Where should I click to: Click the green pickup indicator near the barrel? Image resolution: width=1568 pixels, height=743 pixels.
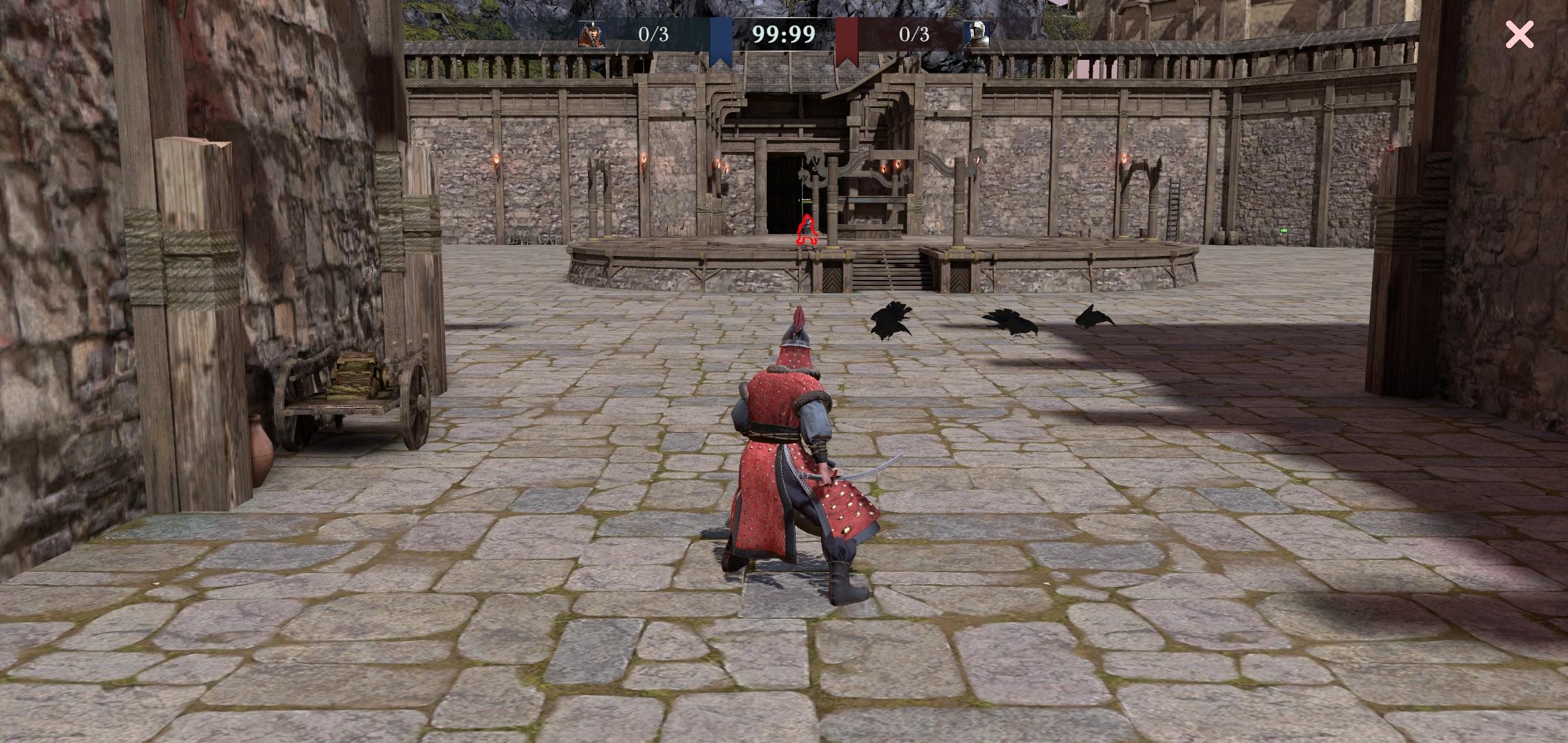(x=1283, y=230)
